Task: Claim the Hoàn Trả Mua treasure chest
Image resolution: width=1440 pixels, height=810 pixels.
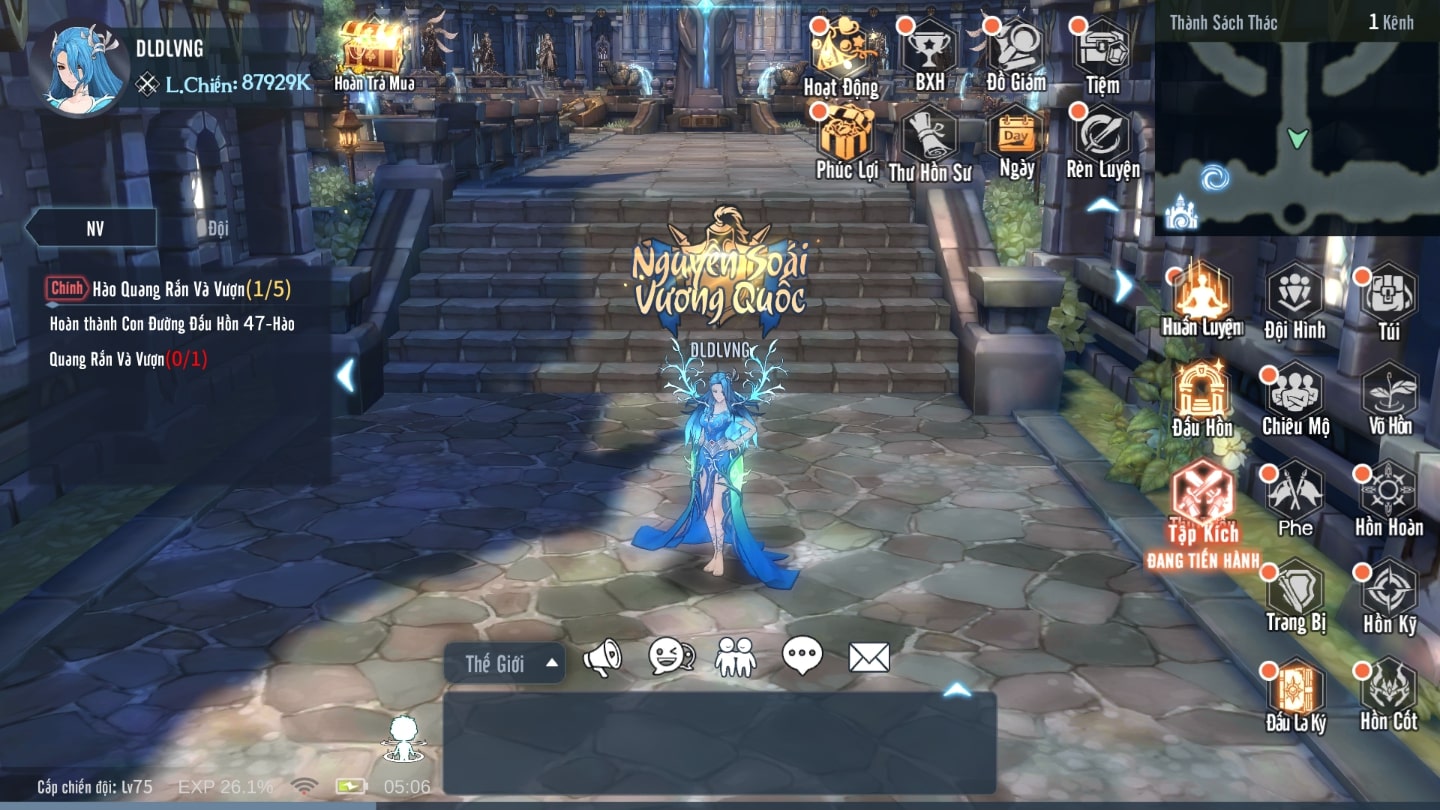Action: (371, 48)
